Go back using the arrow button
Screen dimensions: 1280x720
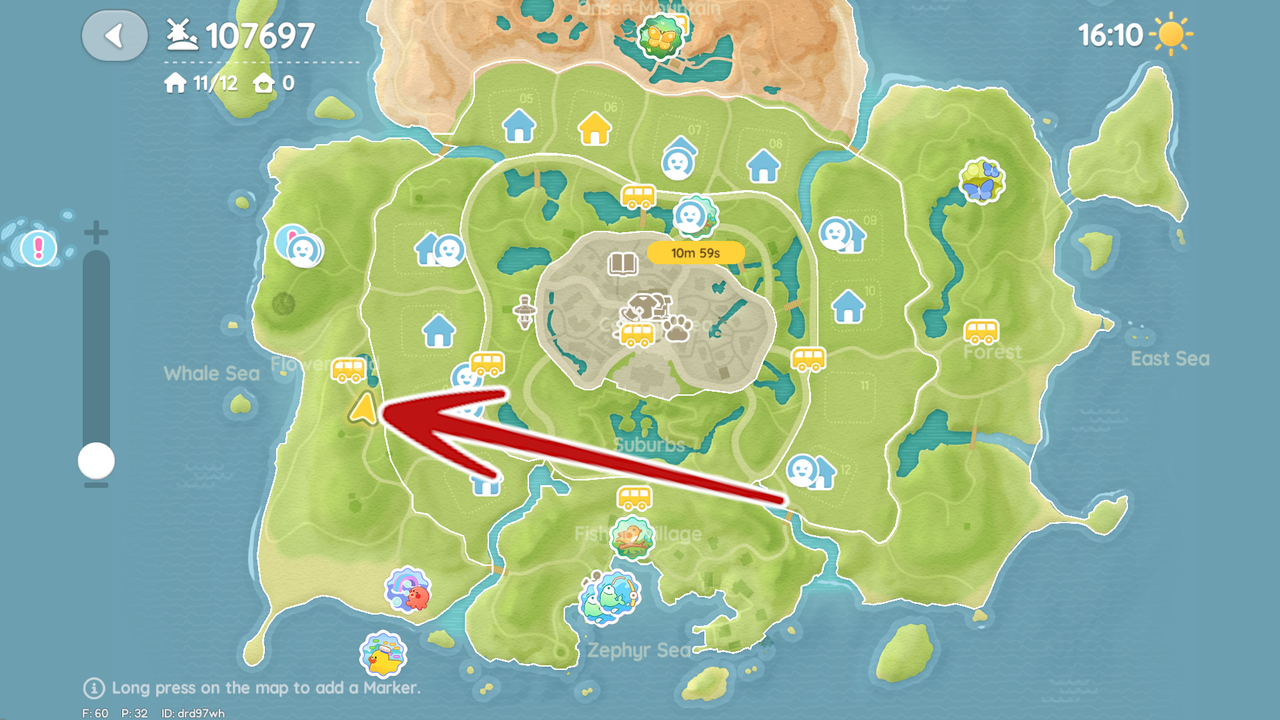[x=115, y=37]
